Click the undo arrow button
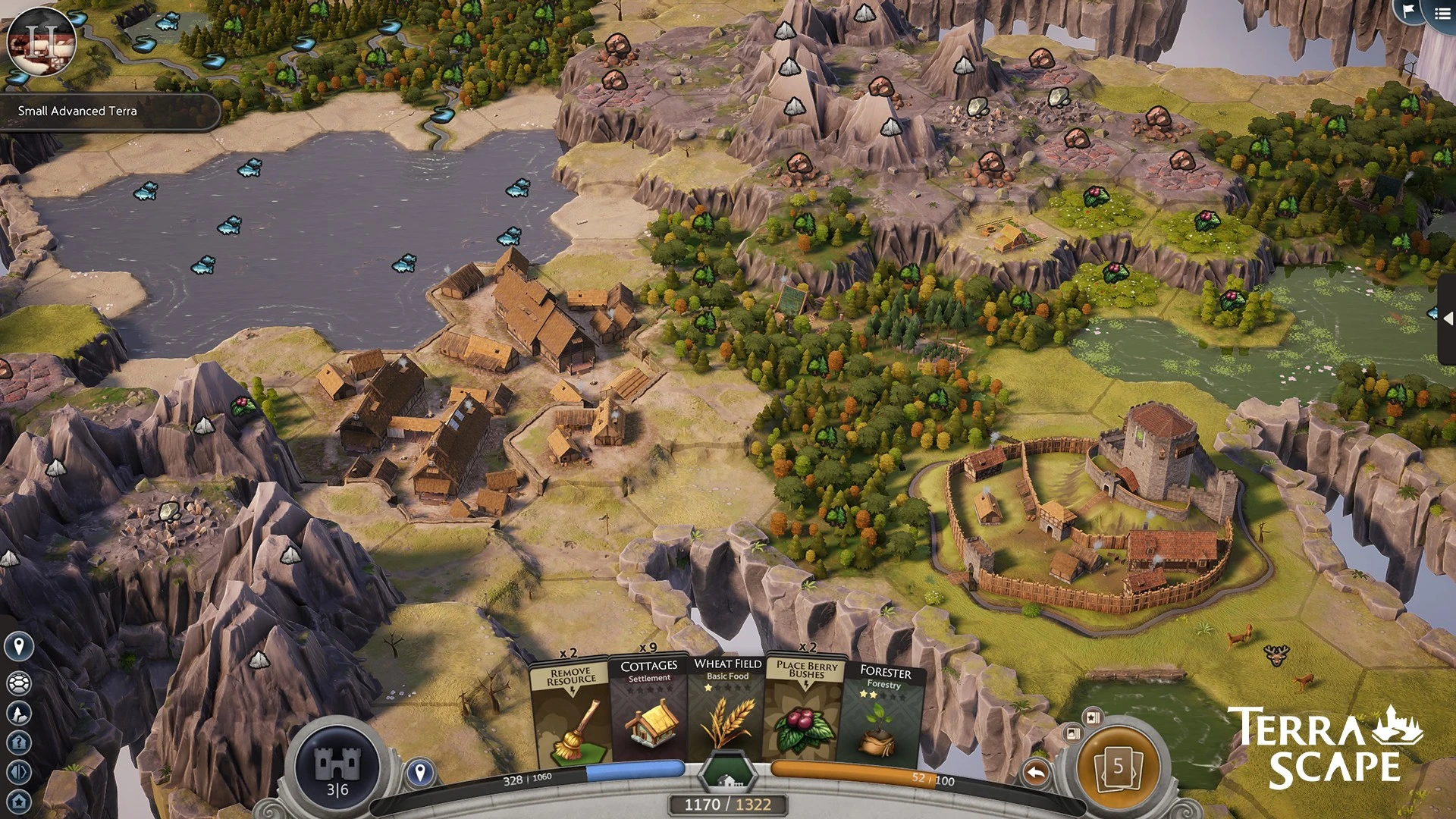 pyautogui.click(x=1036, y=773)
